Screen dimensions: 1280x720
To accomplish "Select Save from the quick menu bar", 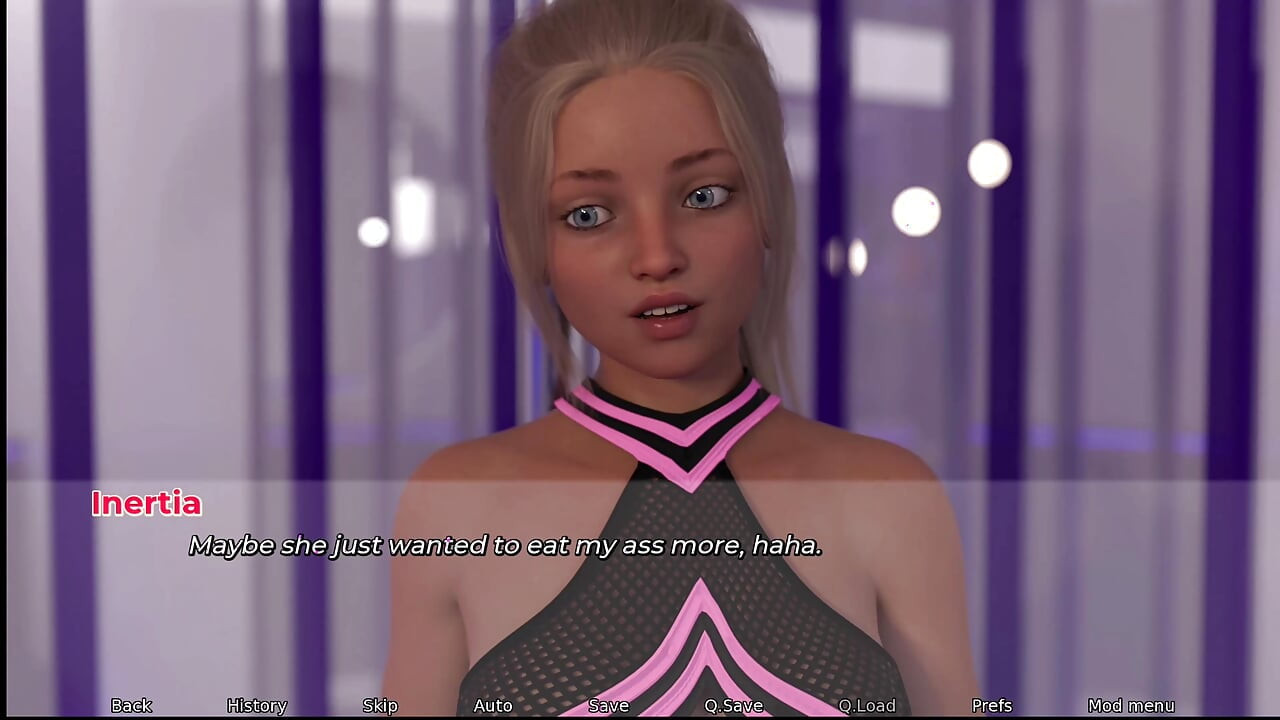I will point(609,705).
